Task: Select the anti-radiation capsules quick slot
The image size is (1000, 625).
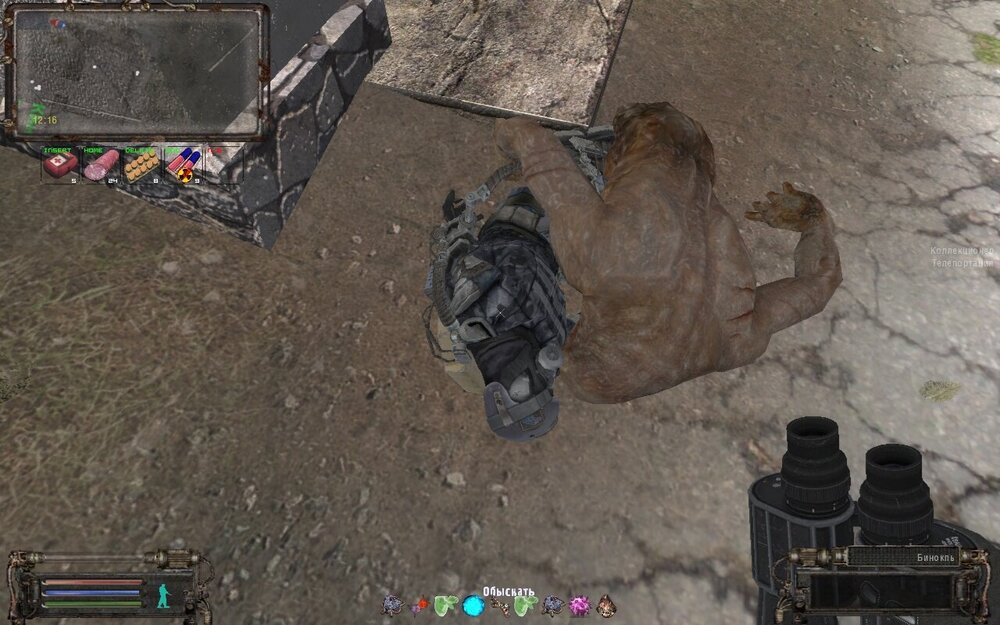Action: coord(181,165)
